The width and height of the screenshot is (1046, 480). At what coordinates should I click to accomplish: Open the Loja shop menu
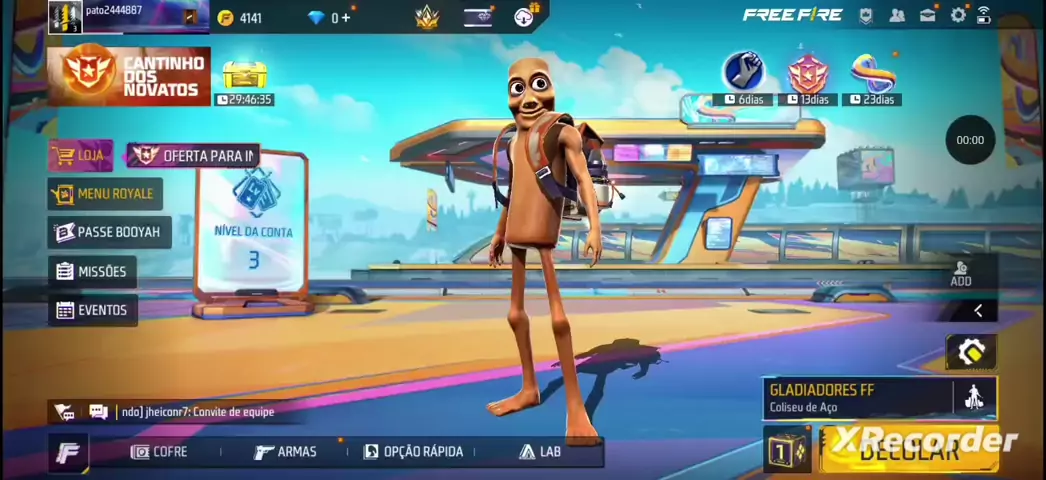pyautogui.click(x=80, y=156)
